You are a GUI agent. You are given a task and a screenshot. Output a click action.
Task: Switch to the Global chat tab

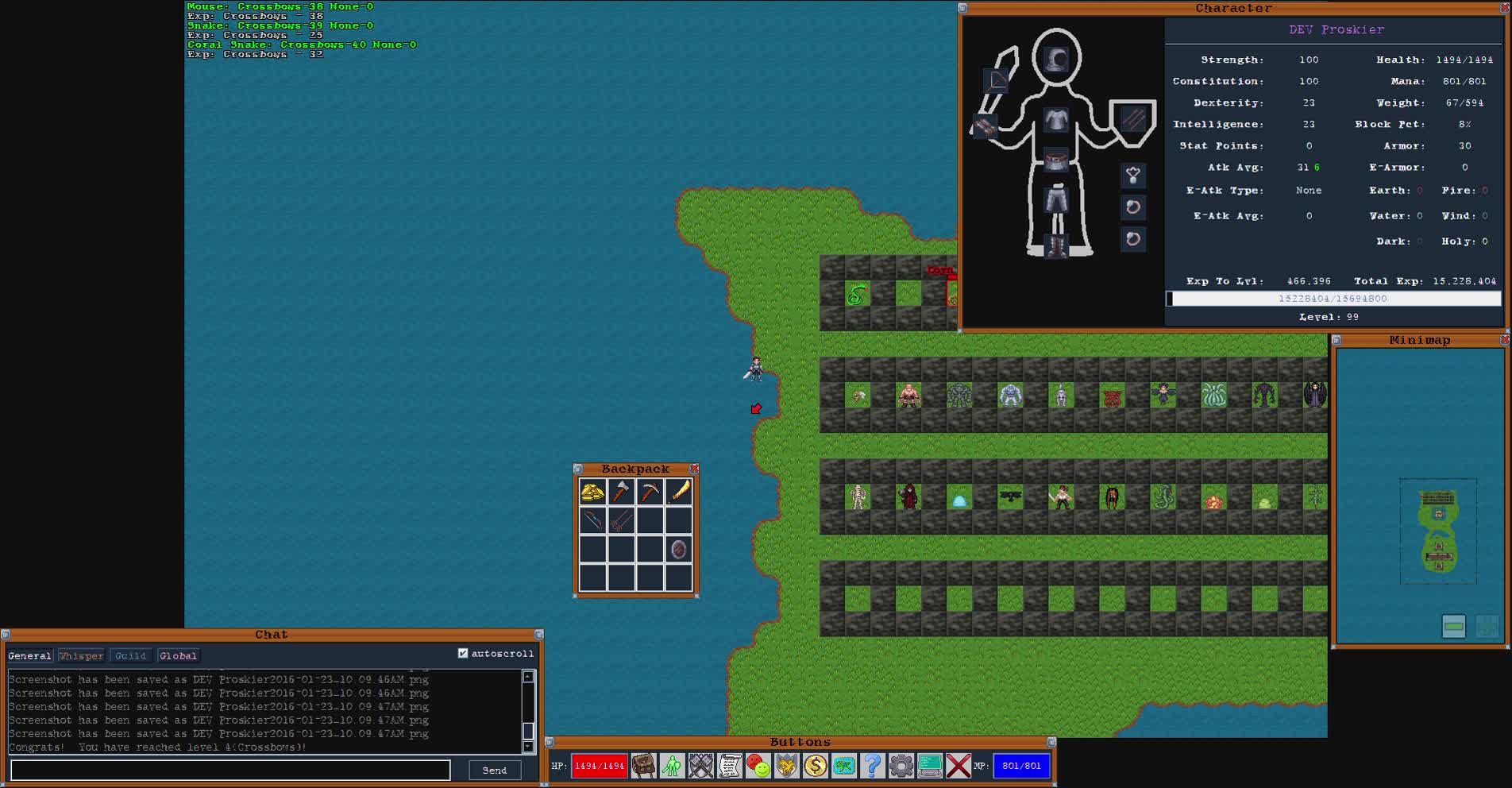pos(178,656)
